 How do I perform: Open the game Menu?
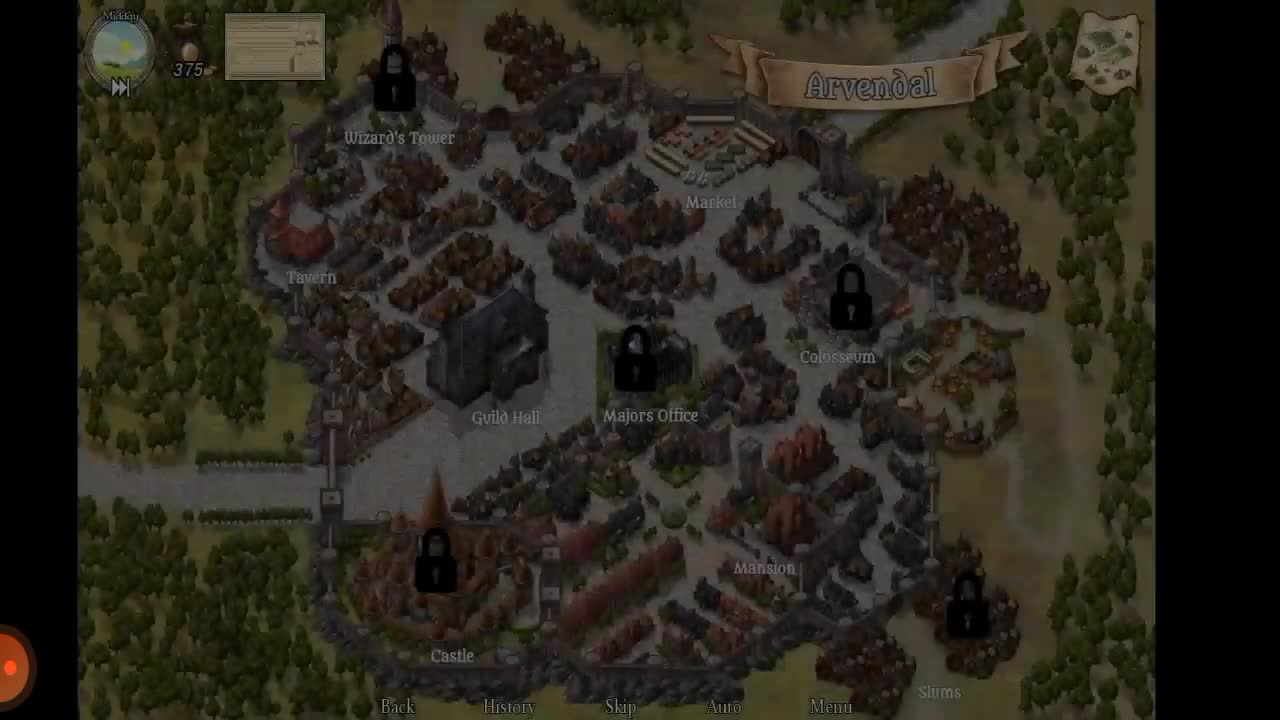(x=831, y=706)
